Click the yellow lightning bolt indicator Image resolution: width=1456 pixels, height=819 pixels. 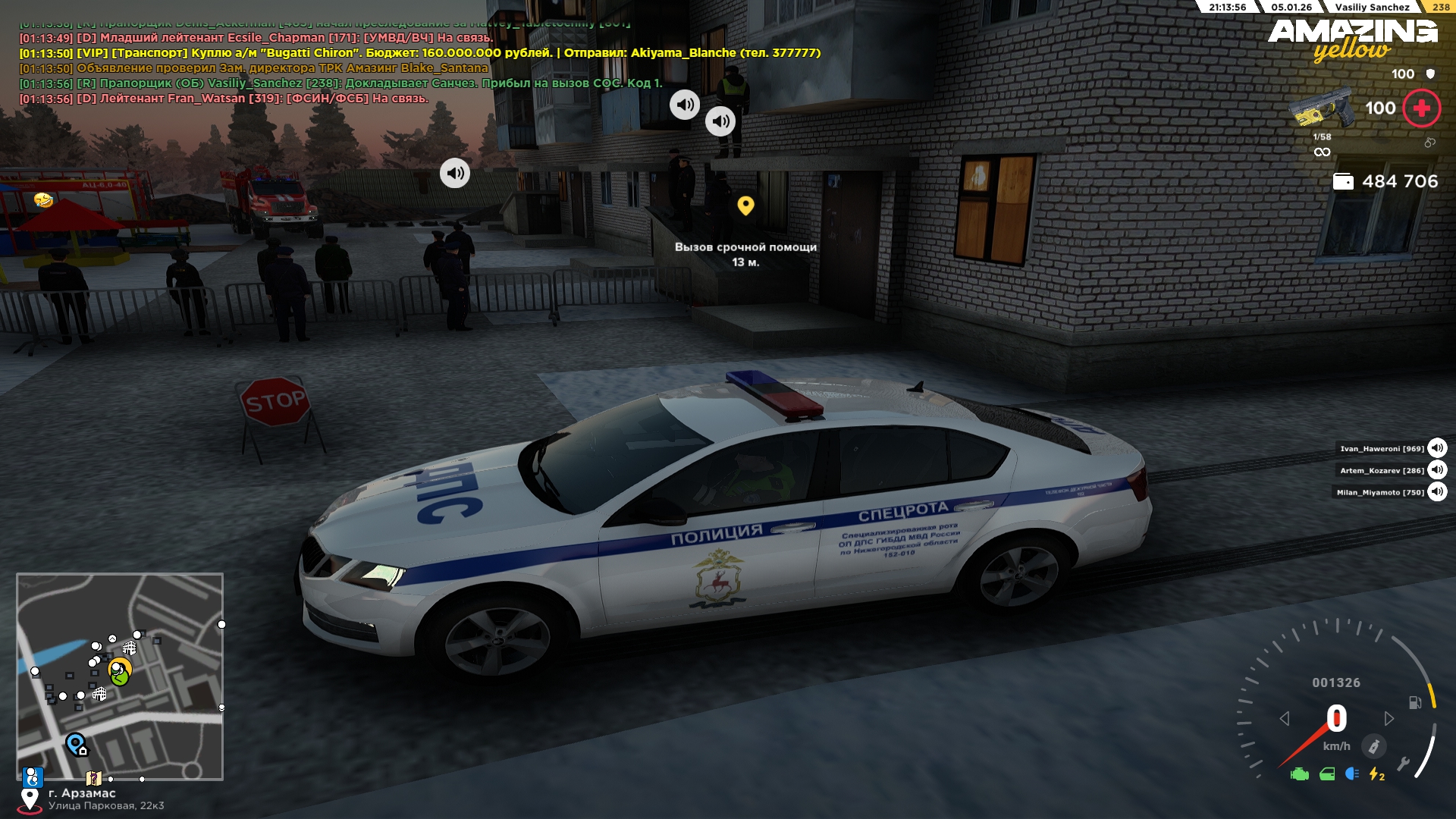pos(1376,774)
